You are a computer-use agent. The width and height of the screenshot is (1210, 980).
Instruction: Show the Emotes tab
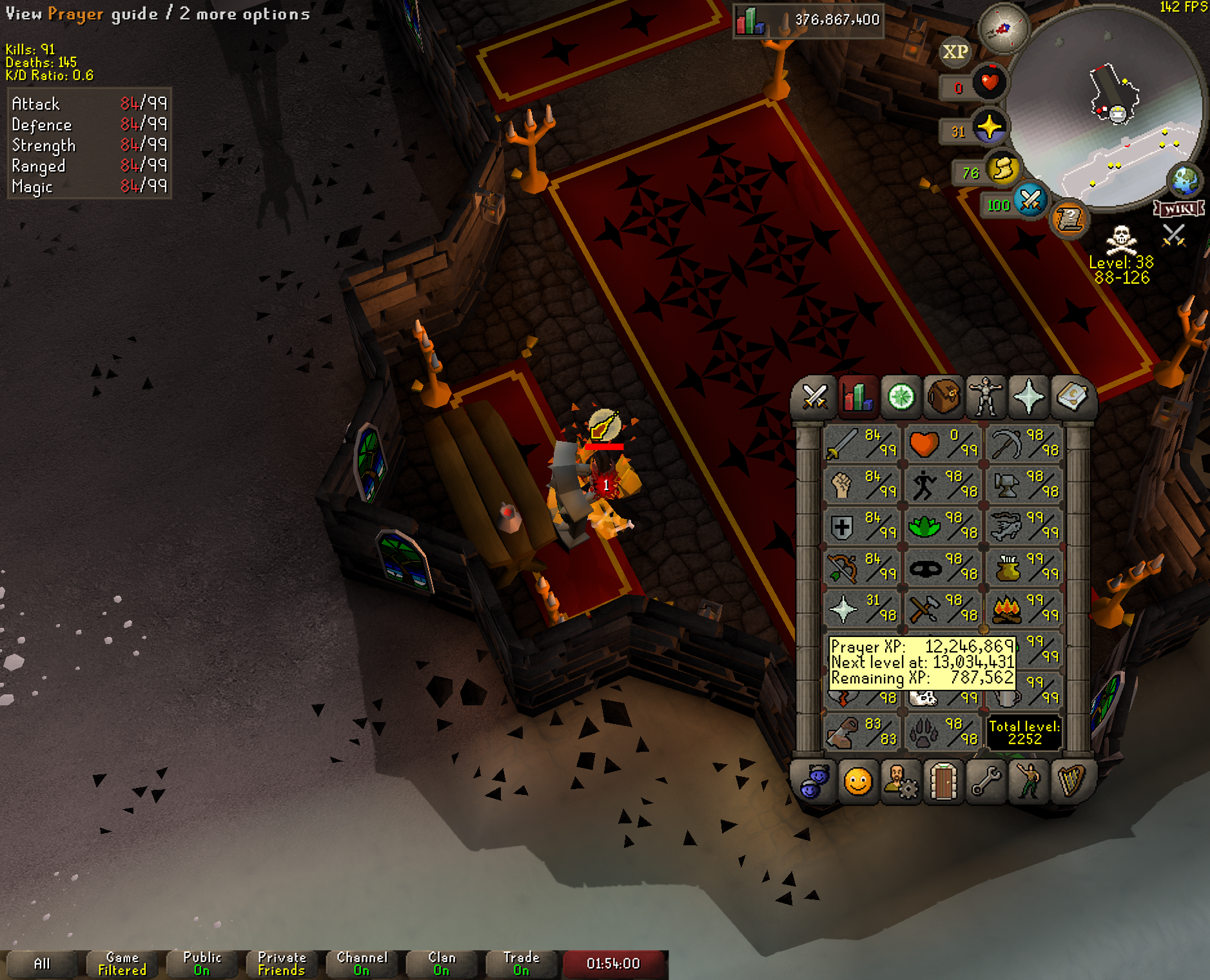(1028, 782)
